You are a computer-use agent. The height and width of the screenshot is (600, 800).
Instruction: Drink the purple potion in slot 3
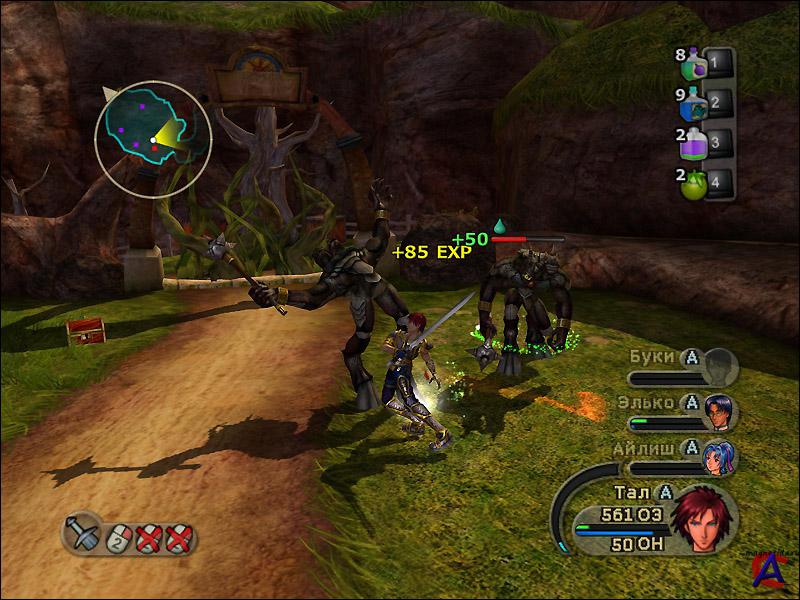click(694, 145)
